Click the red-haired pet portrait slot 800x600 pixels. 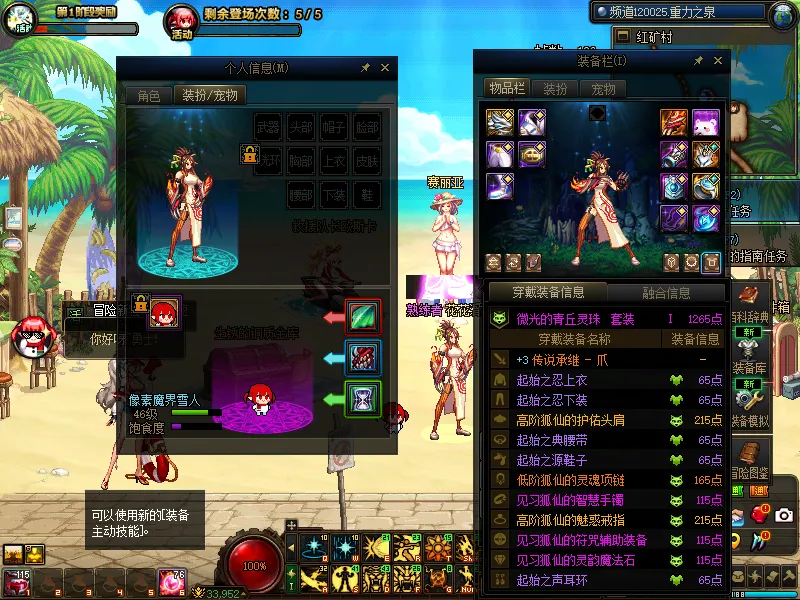163,315
